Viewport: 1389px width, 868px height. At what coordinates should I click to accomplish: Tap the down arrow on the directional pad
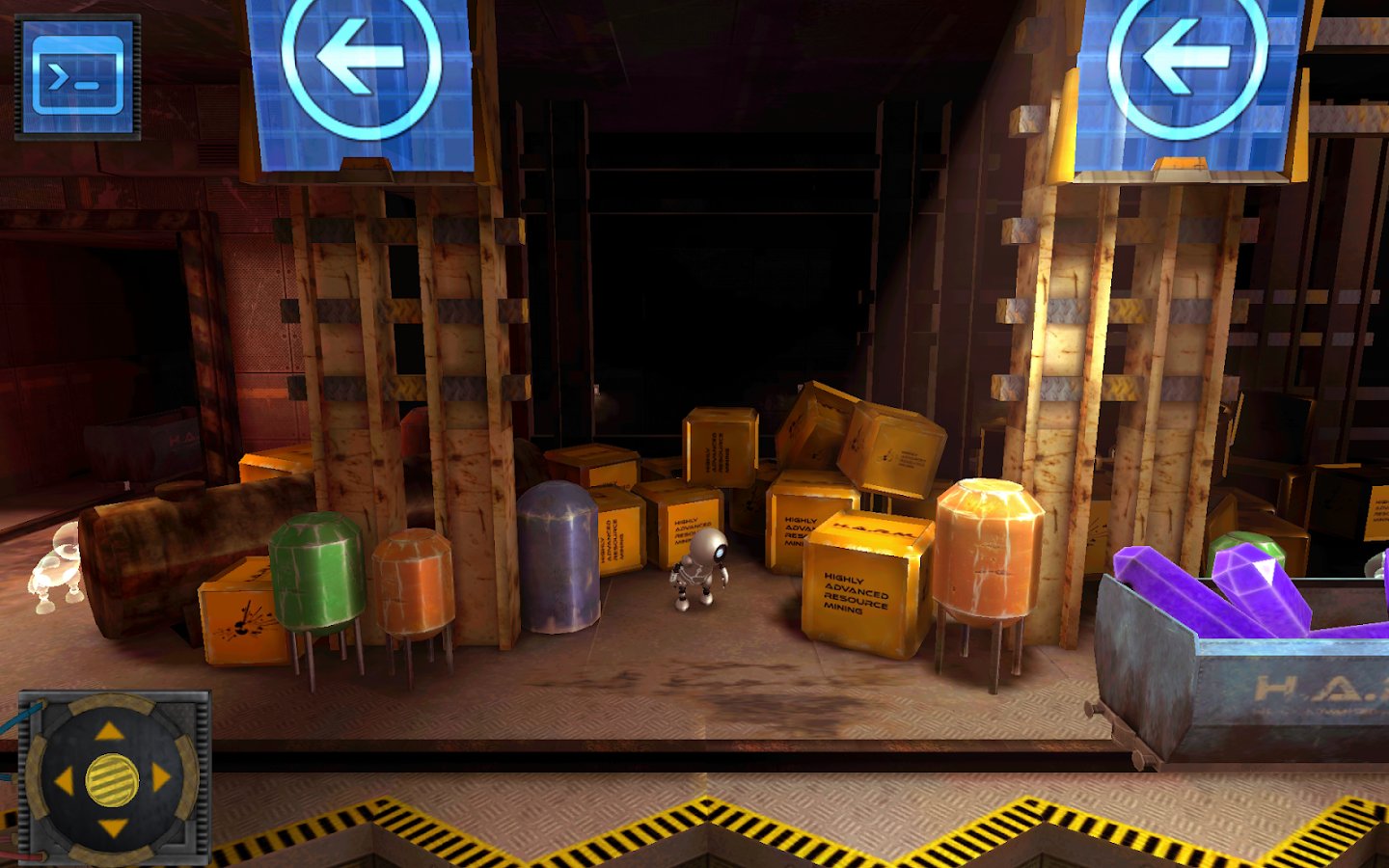(112, 827)
